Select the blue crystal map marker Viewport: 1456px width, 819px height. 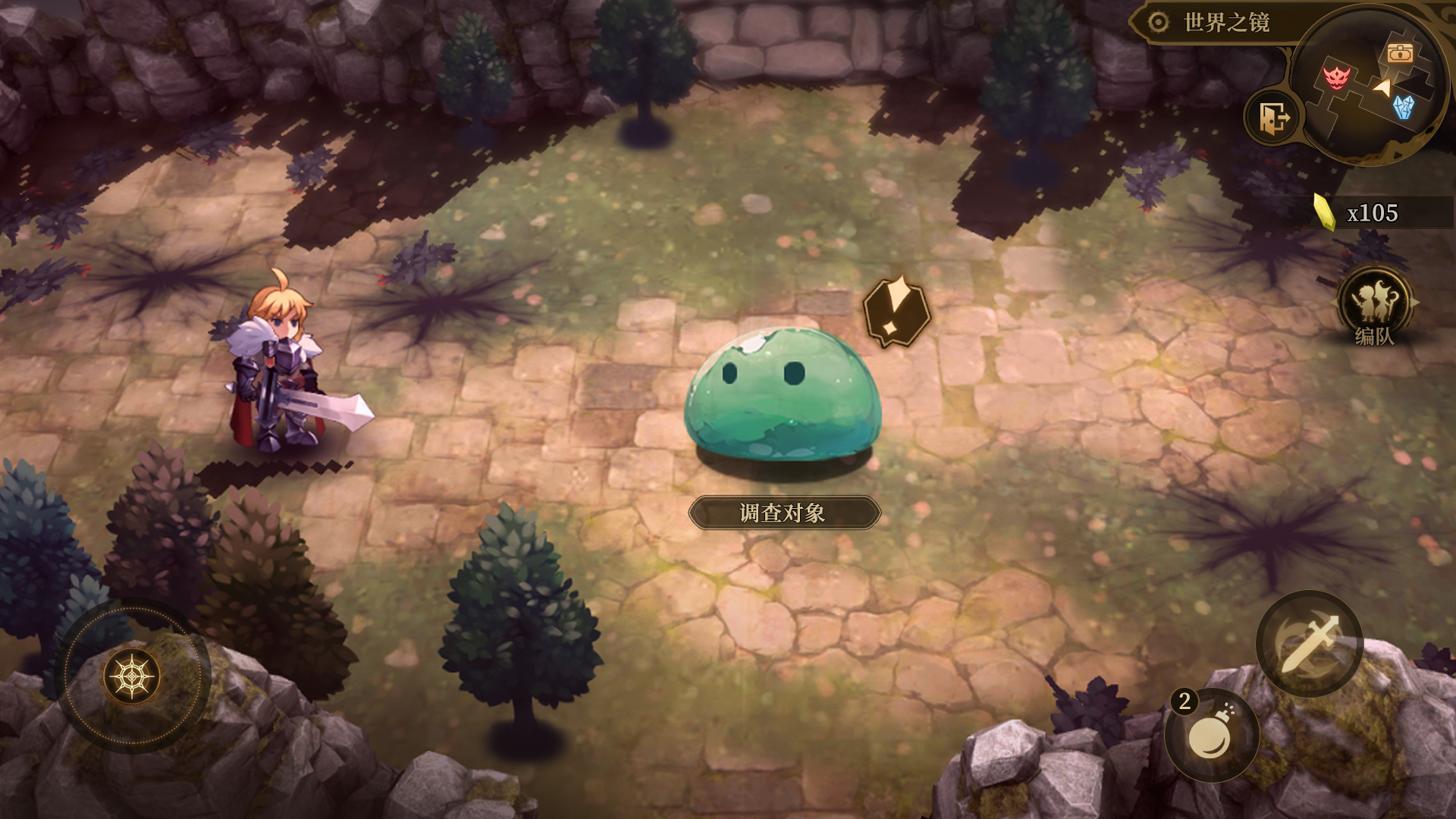1404,108
